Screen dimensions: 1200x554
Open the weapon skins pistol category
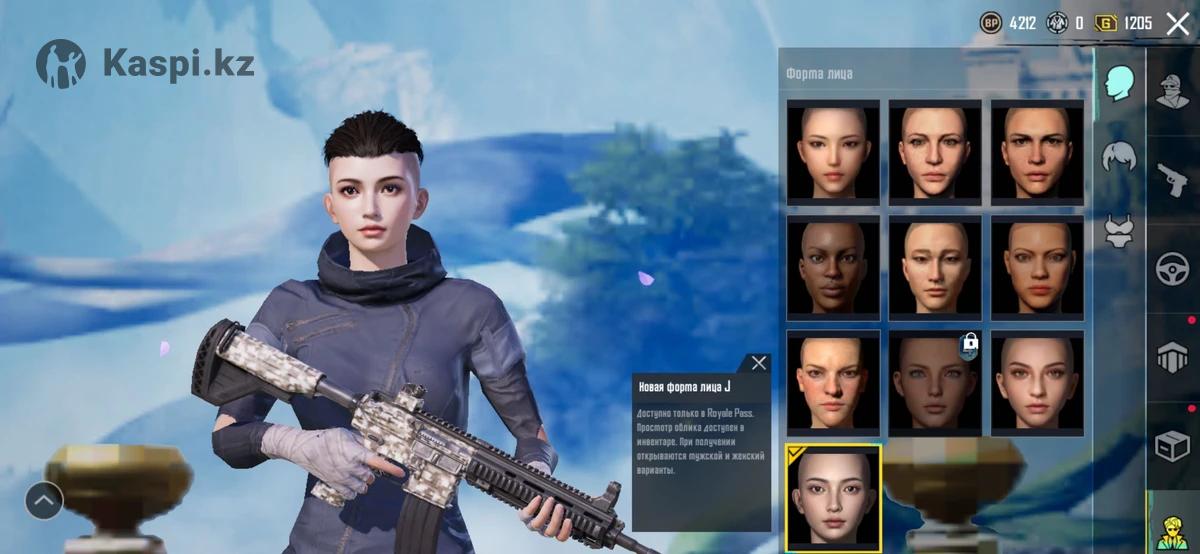(1173, 178)
